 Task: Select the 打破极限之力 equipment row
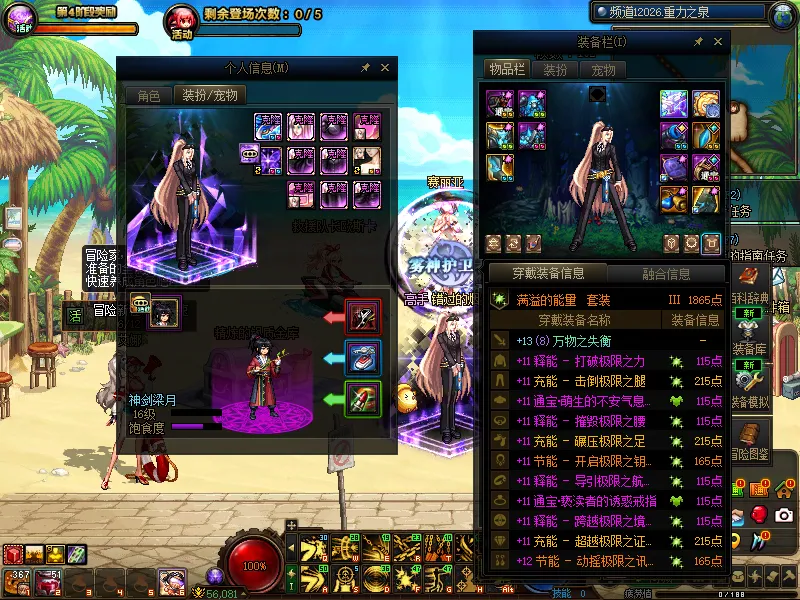click(606, 361)
